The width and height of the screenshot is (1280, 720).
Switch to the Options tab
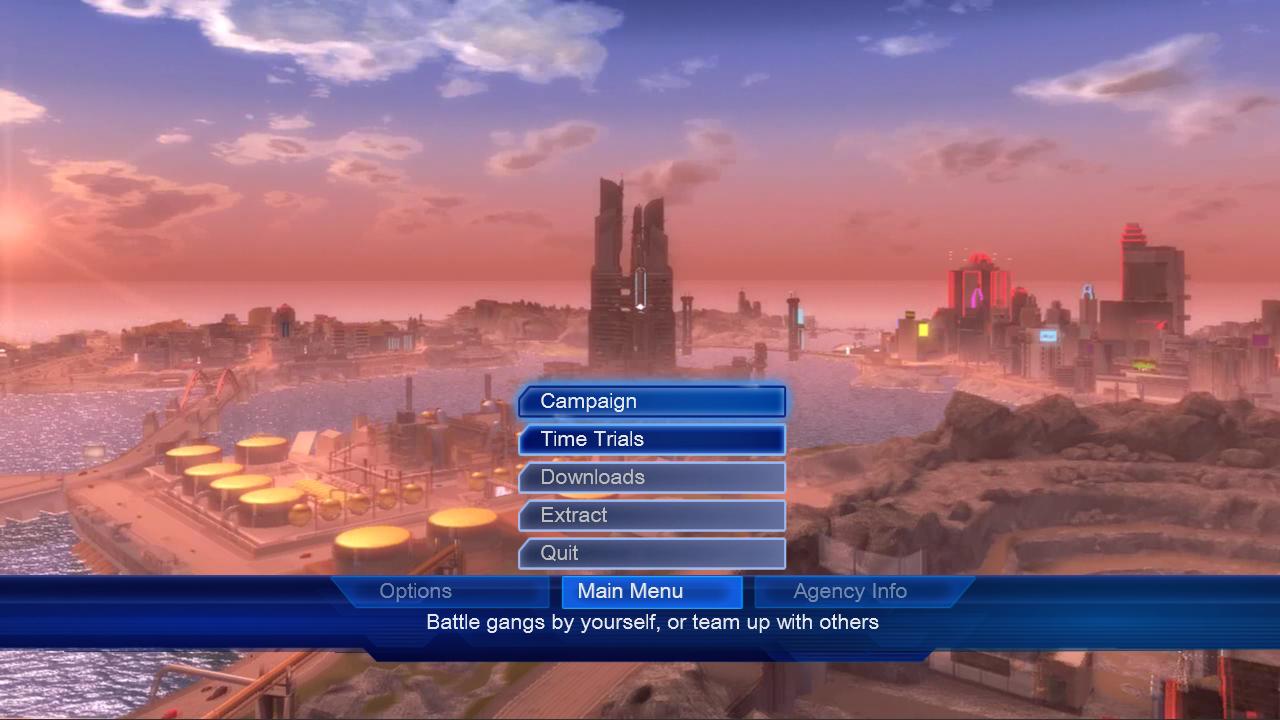coord(416,591)
